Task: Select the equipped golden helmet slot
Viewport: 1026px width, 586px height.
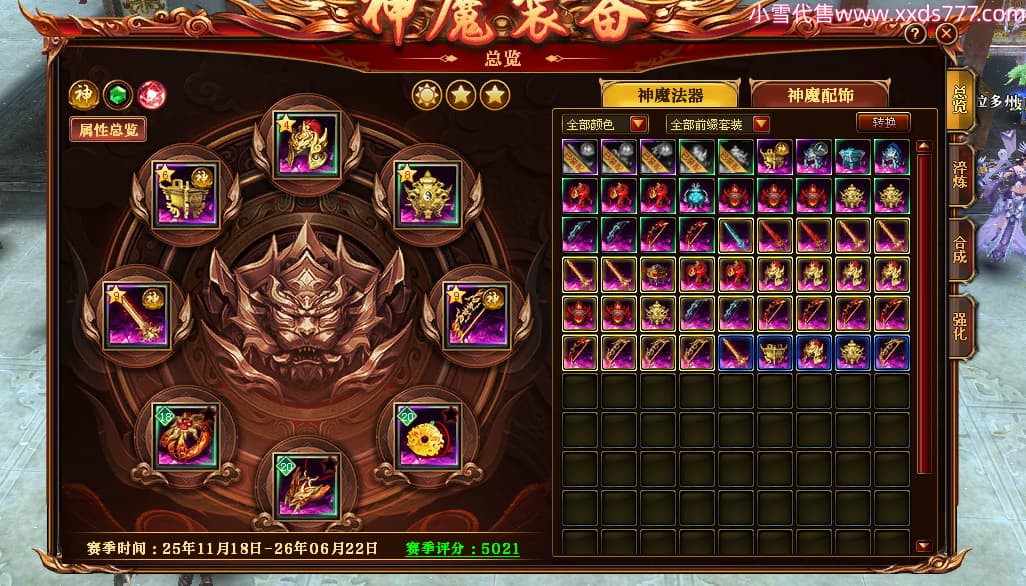Action: 306,145
